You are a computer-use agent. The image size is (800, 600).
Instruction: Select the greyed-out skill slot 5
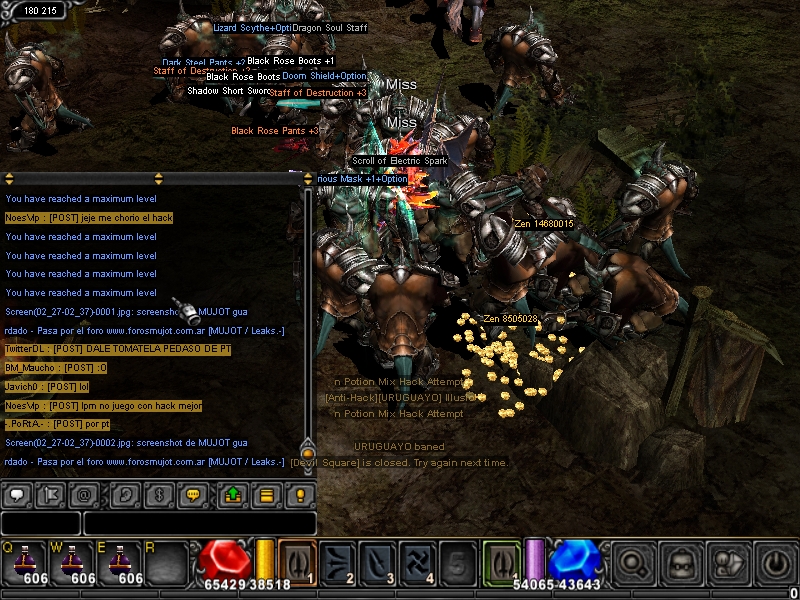coord(456,561)
